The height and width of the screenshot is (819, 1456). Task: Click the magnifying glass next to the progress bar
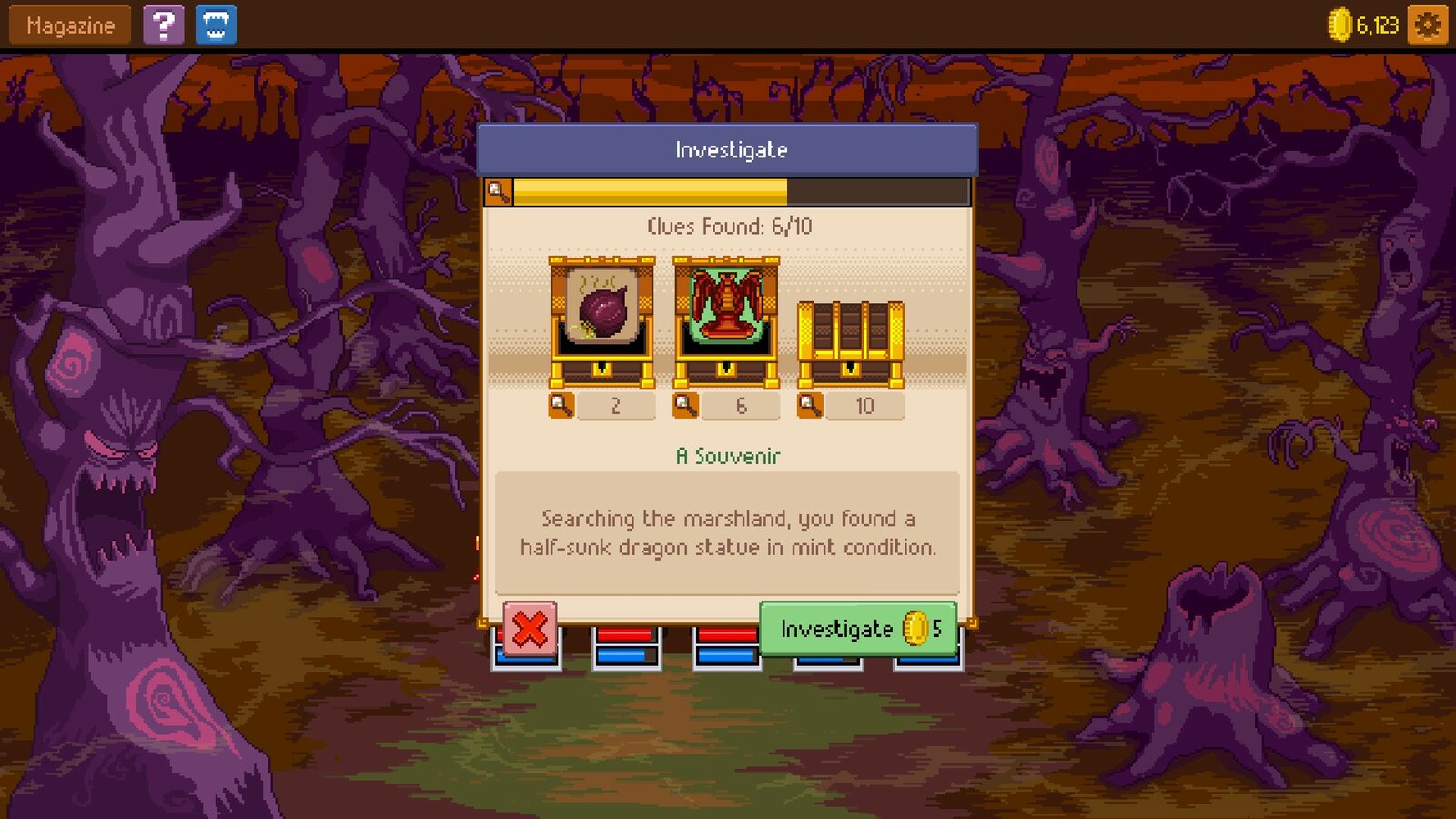tap(497, 190)
